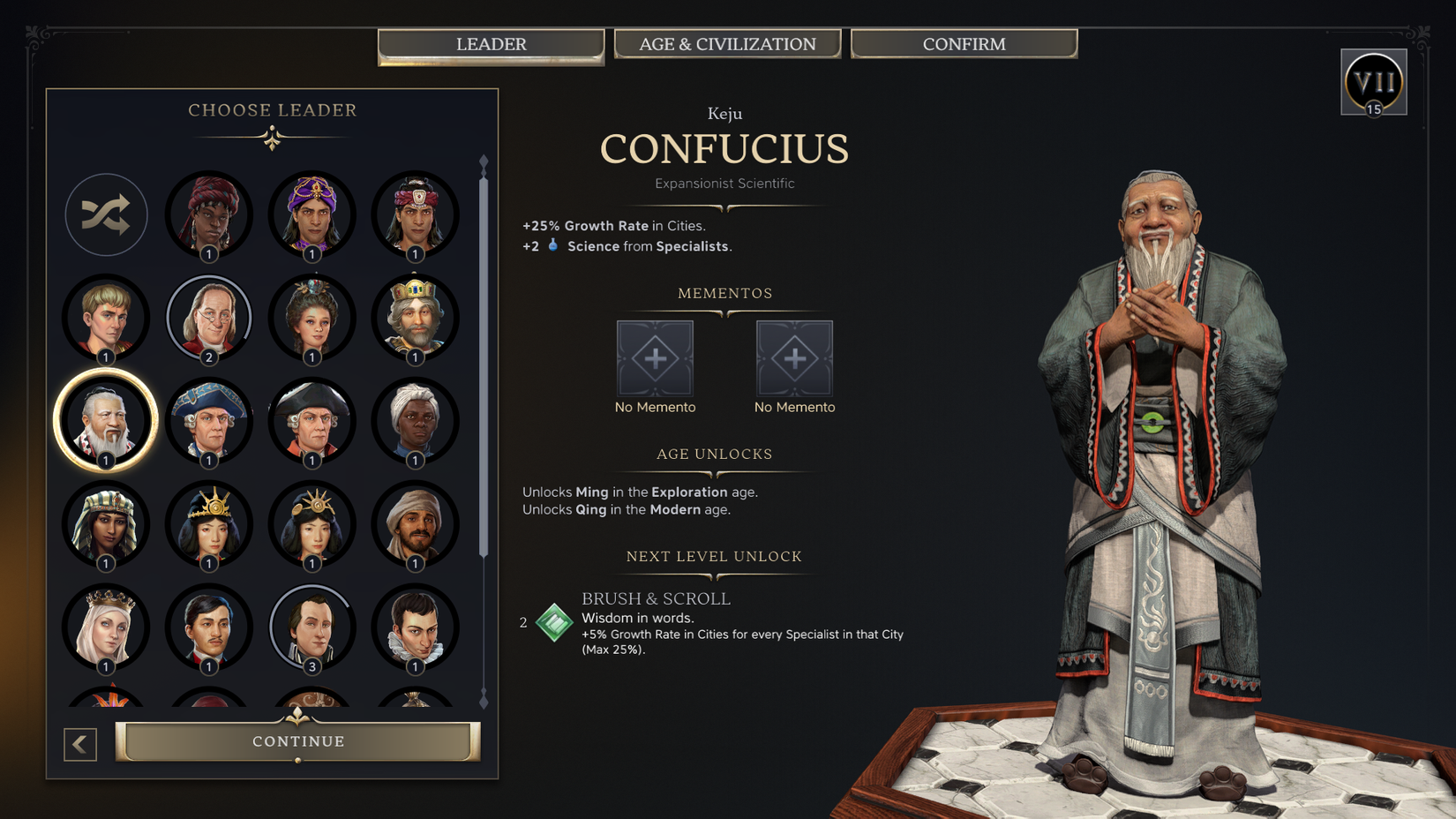This screenshot has height=819, width=1456.
Task: Select Hatshepsut's leader portrait
Action: tap(106, 523)
